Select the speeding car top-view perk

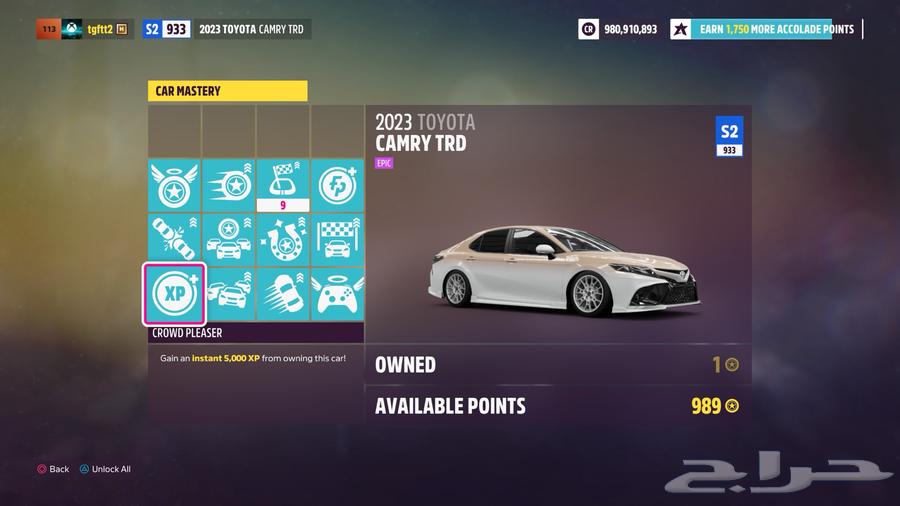coord(283,294)
